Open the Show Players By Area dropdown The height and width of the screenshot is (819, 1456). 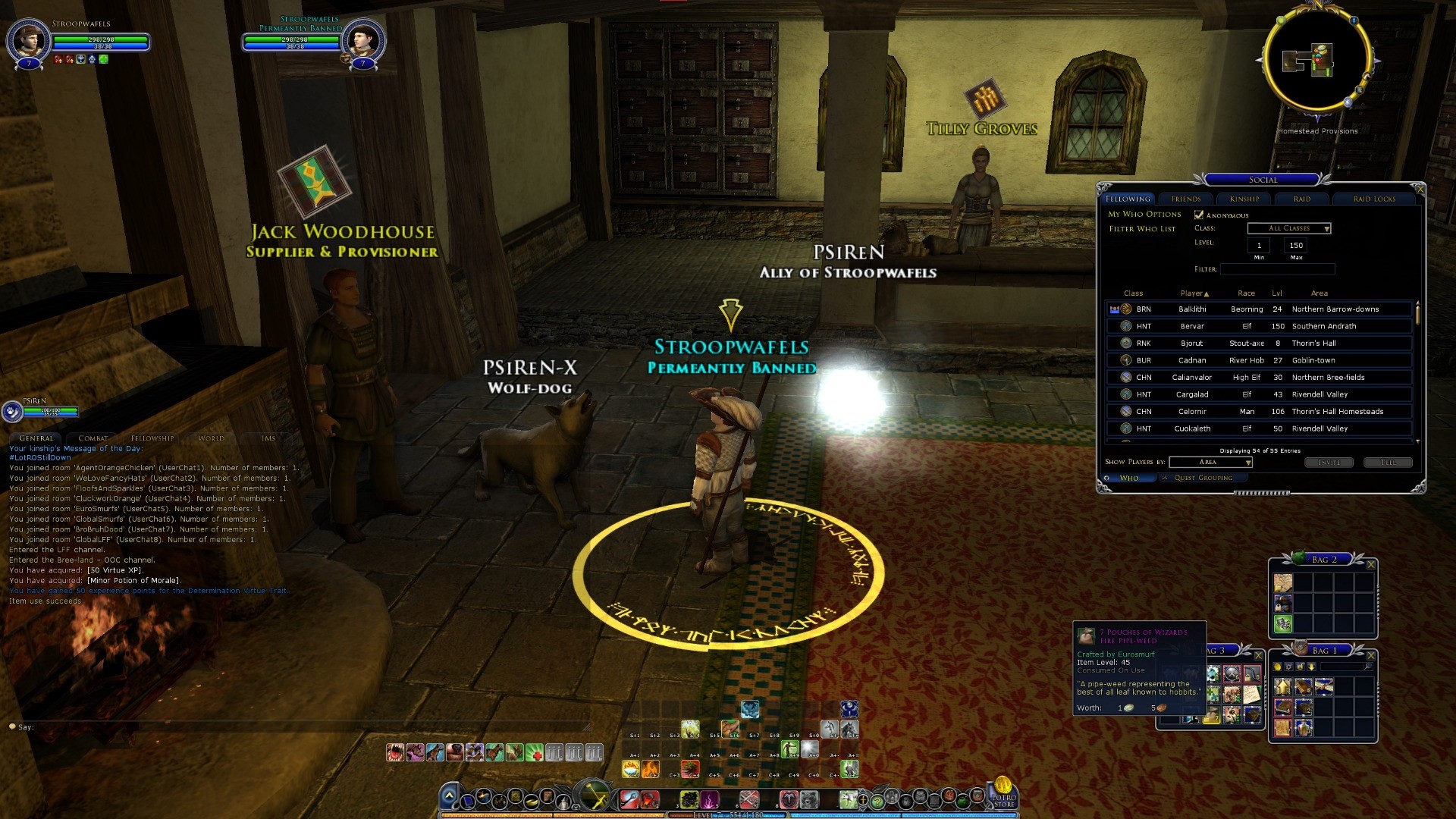(1210, 462)
